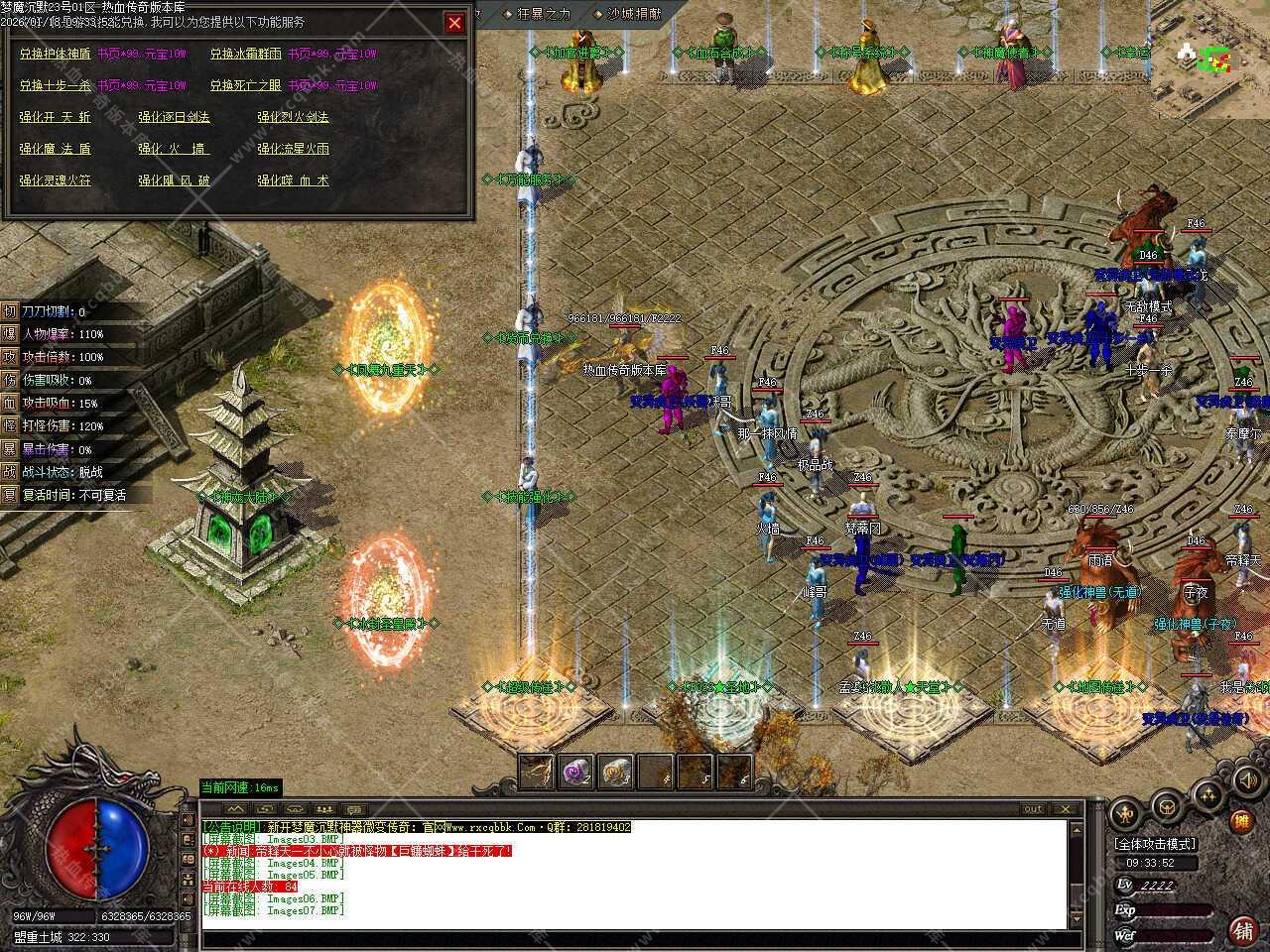Screen dimensions: 1270x952
Task: Click the orange 摊 stall button
Action: coord(1240,821)
